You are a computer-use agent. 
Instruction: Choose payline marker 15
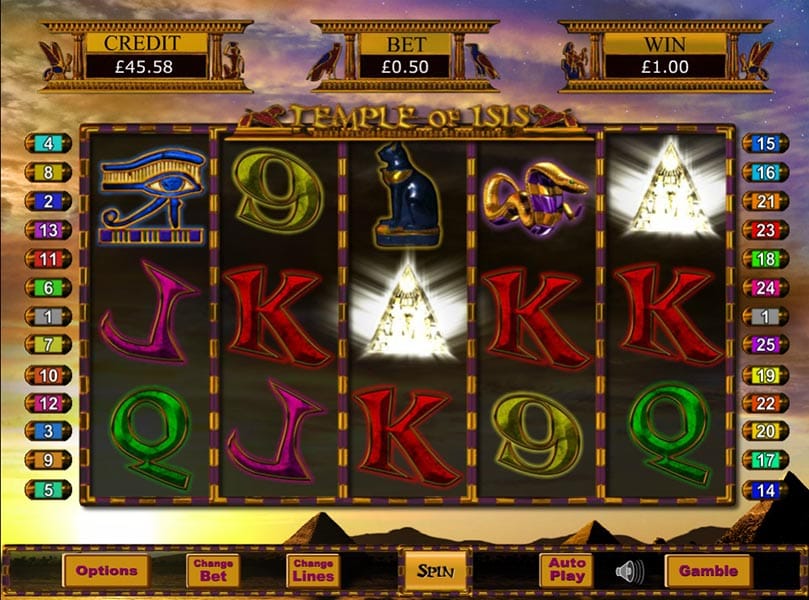(x=765, y=143)
